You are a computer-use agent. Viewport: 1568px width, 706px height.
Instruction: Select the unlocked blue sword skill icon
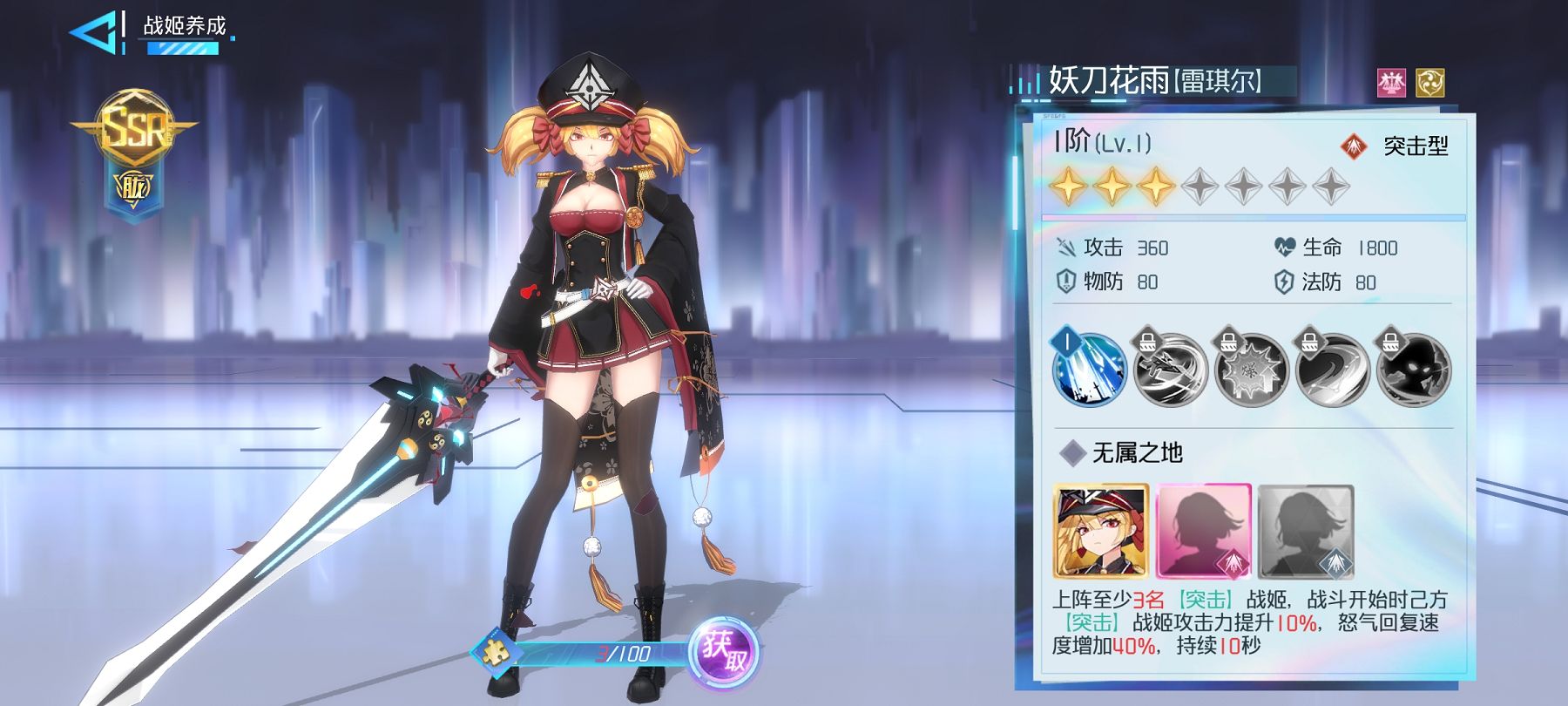coord(1090,370)
